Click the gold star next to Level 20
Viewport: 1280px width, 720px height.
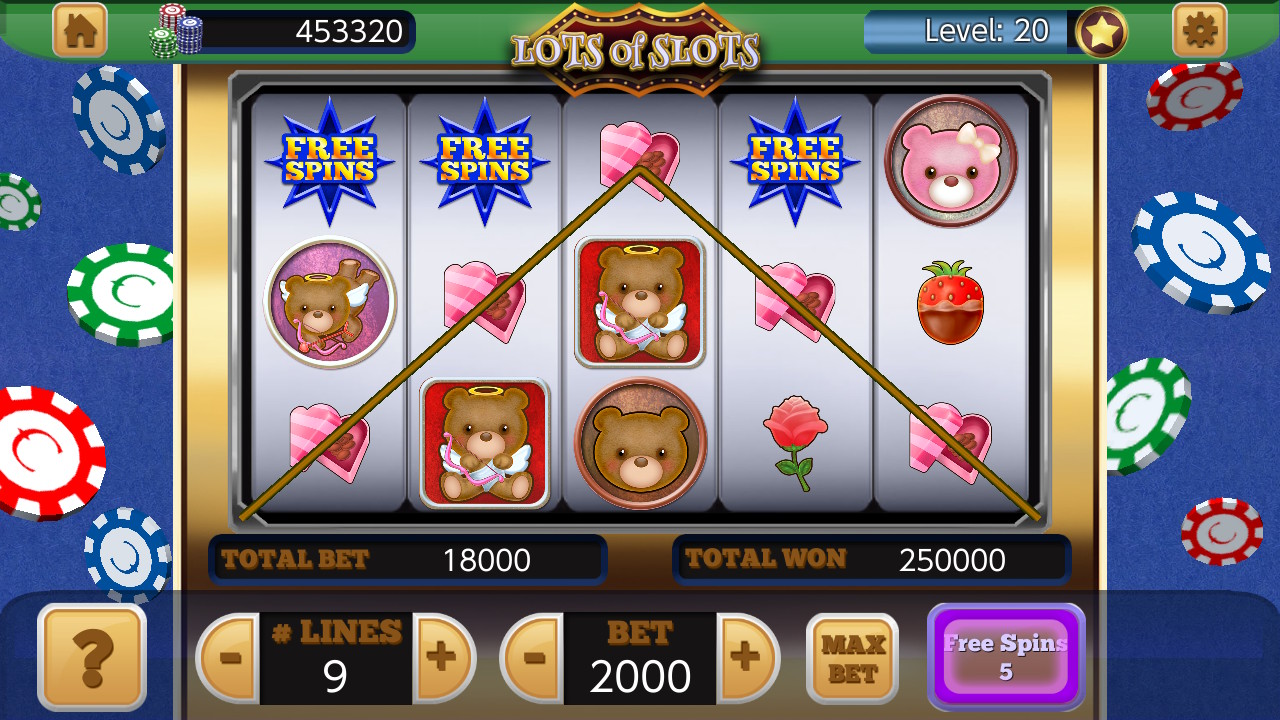coord(1100,31)
